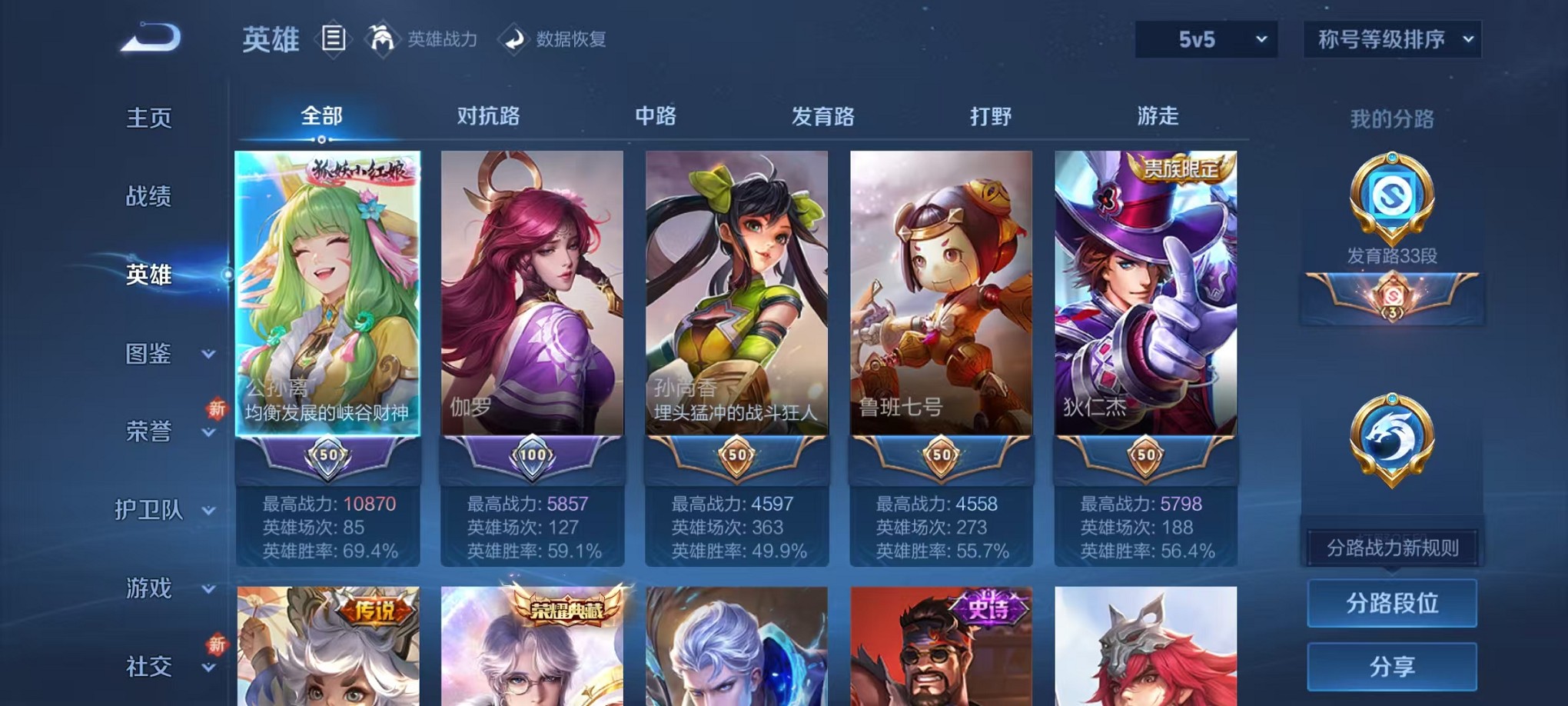
Task: Click the 数据恢复 restore arrow icon
Action: tap(514, 39)
